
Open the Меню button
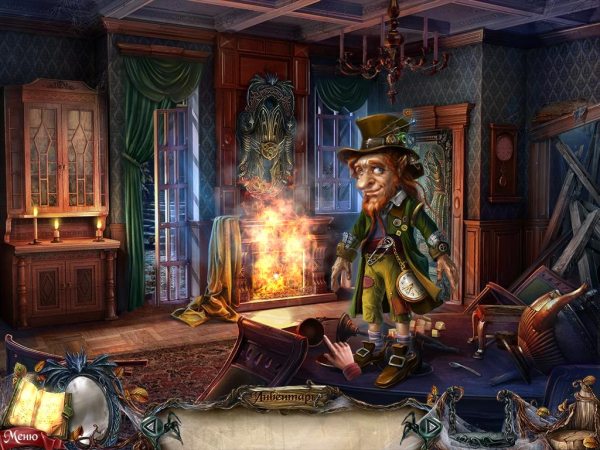(20, 437)
